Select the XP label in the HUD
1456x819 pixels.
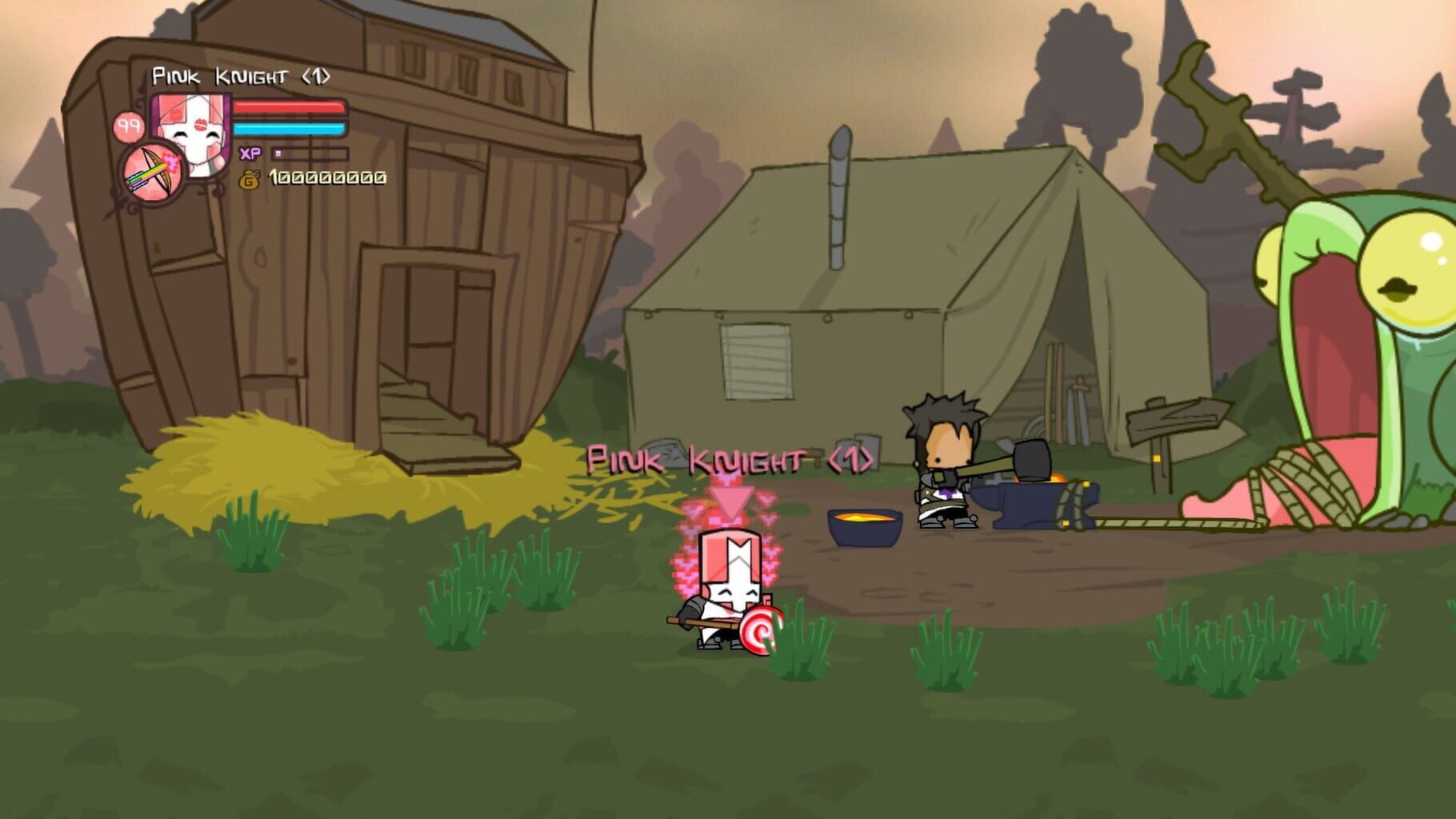250,152
